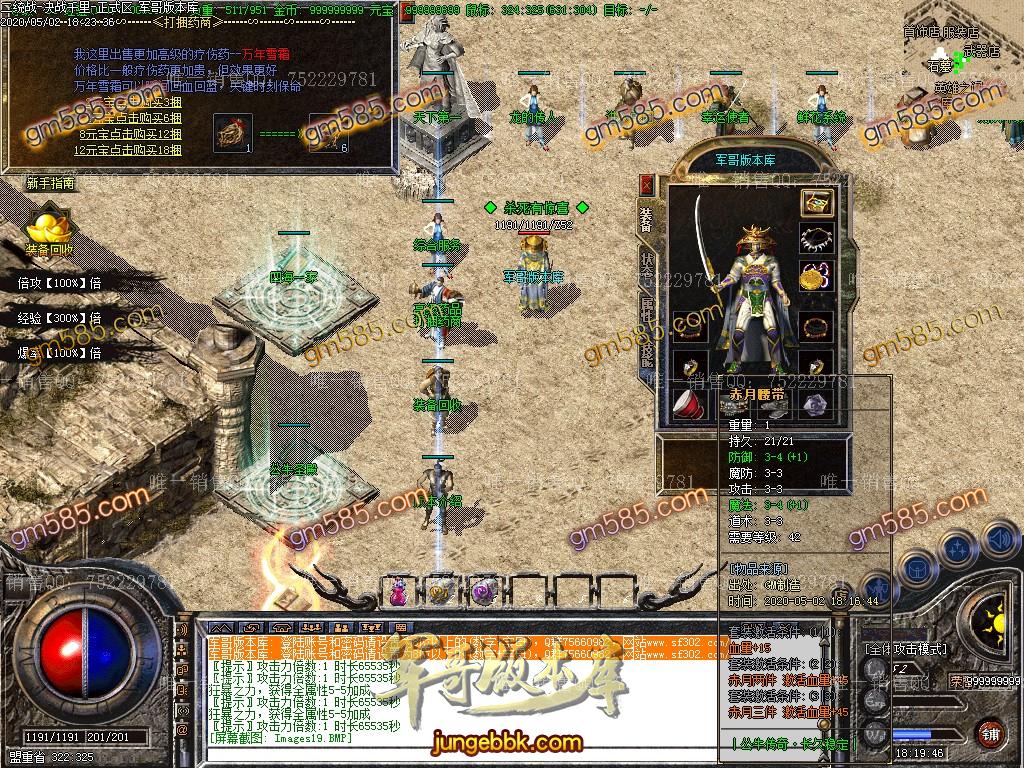Viewport: 1024px width, 768px height.
Task: Open the round 铺 shop button
Action: [x=990, y=733]
